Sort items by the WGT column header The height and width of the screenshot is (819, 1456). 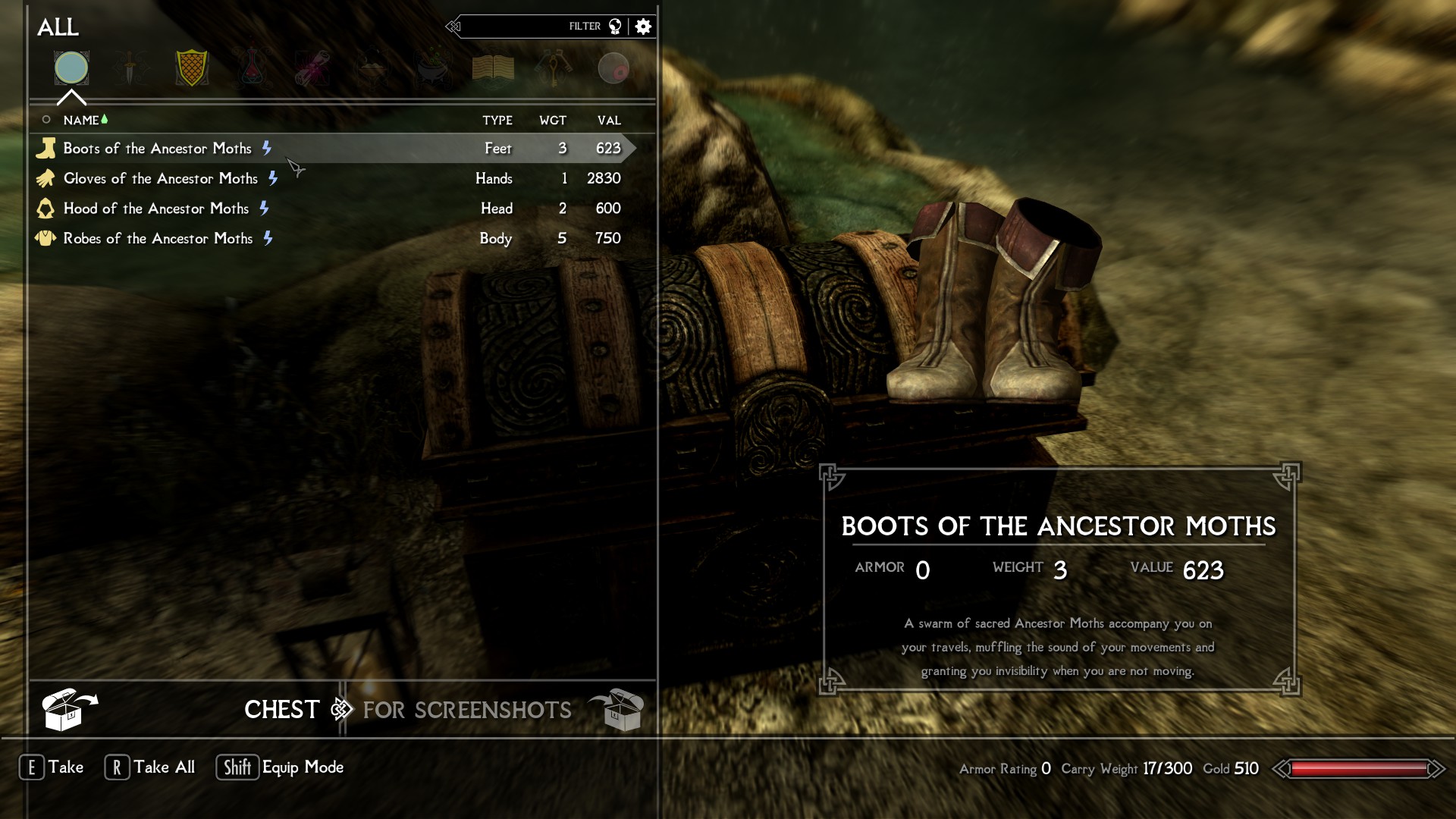[553, 121]
